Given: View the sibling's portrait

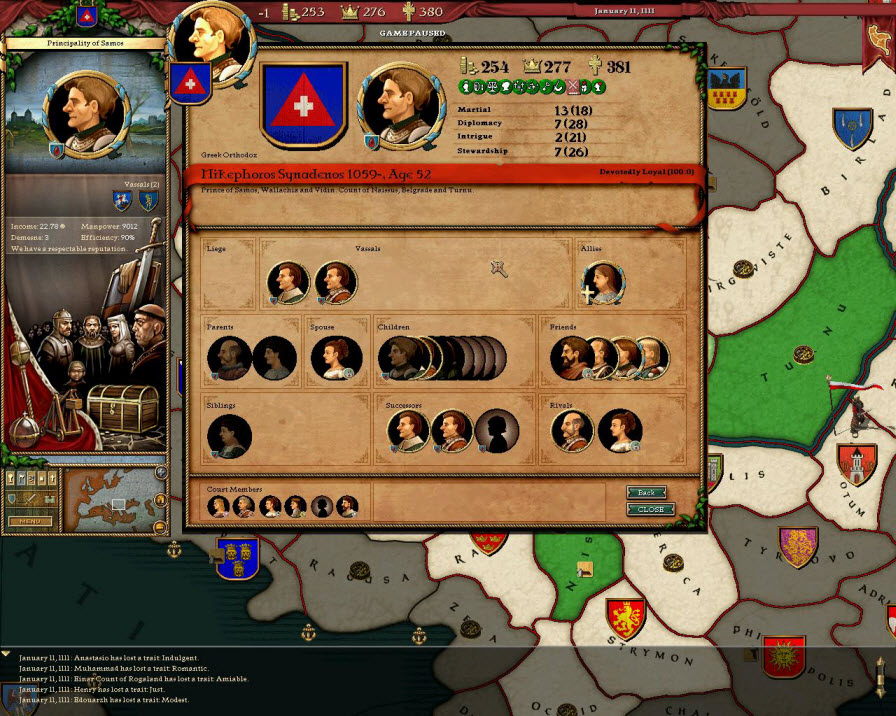Looking at the screenshot, I should click(229, 437).
